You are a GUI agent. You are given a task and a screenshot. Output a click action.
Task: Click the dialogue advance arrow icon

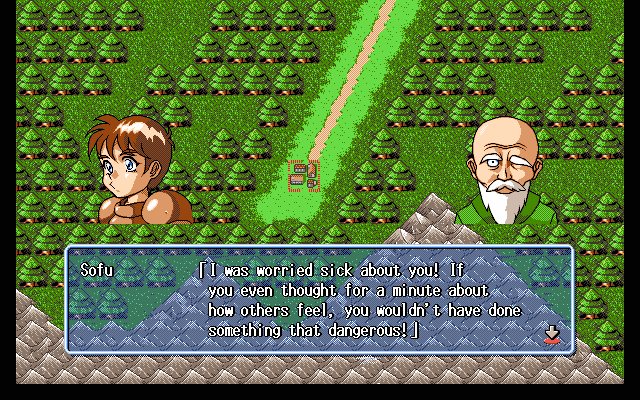(x=551, y=333)
